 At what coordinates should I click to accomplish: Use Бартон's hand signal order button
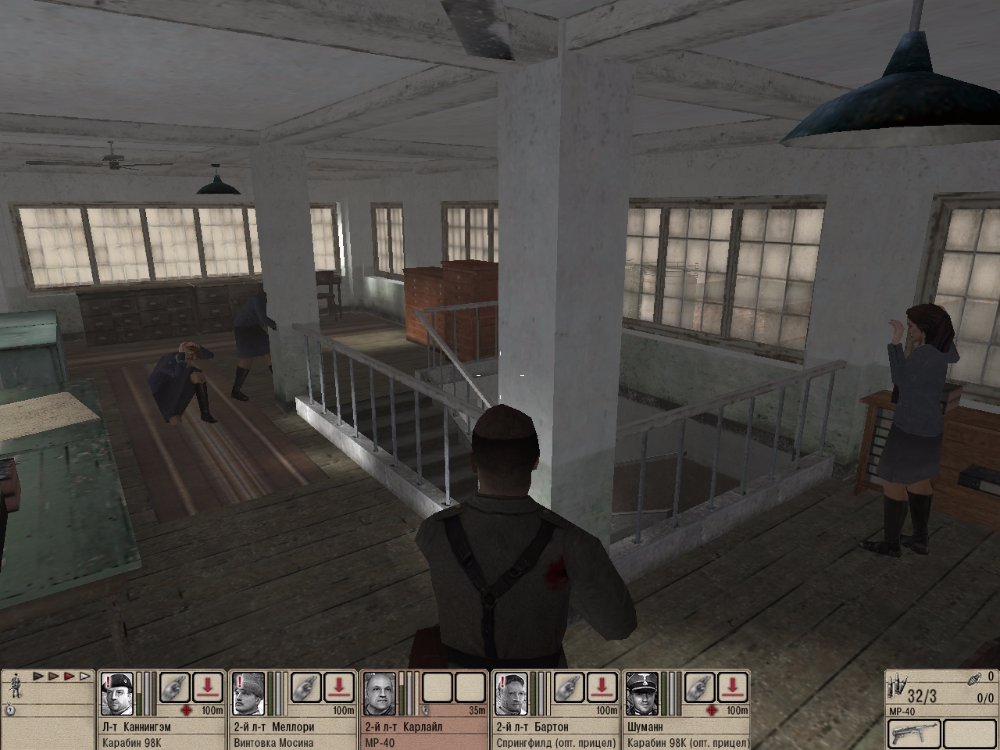point(568,687)
